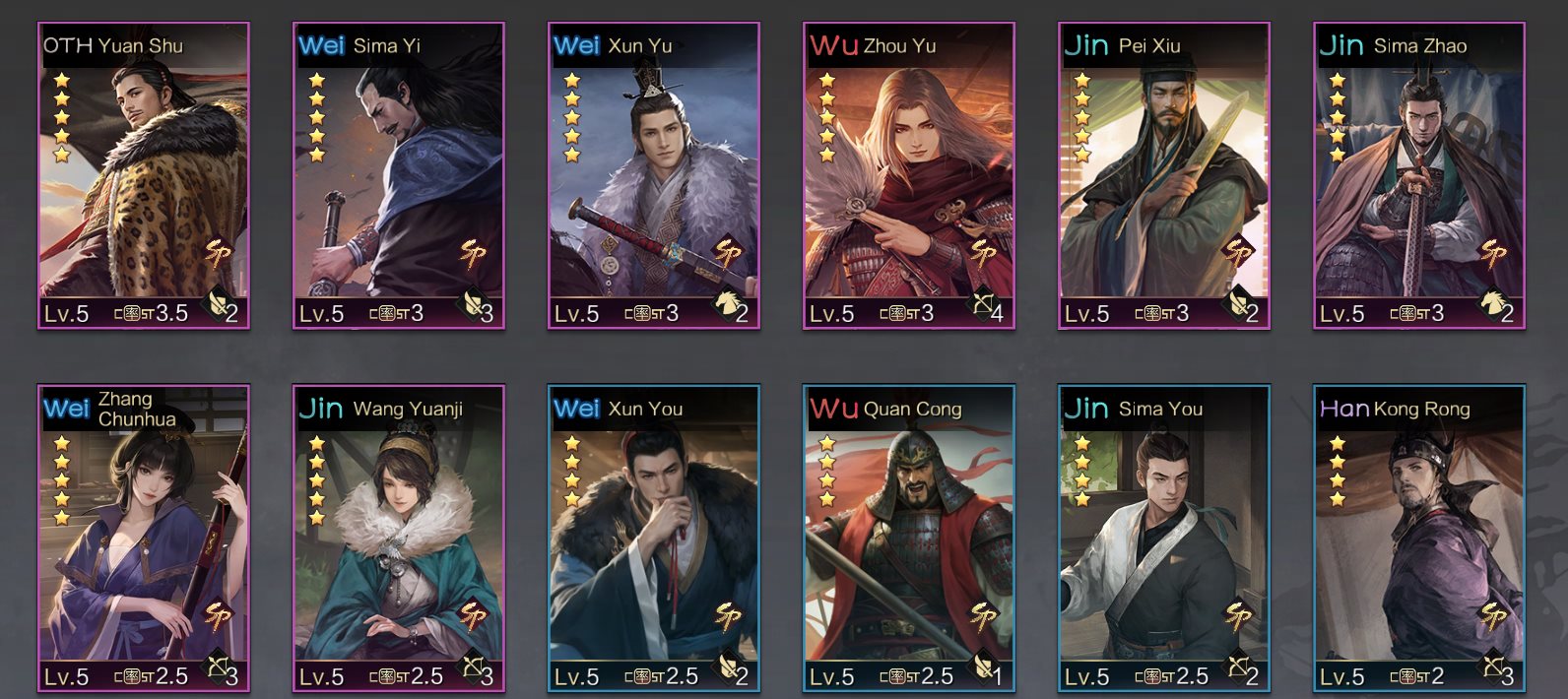Viewport: 1568px width, 699px height.
Task: Open the Xun You card
Action: coord(654,540)
